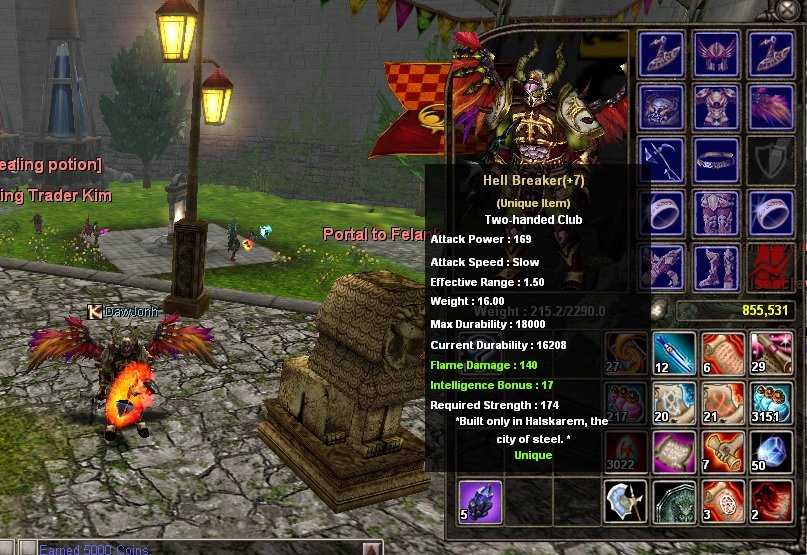Select the battle axe in the inventory
The height and width of the screenshot is (555, 807).
(624, 501)
